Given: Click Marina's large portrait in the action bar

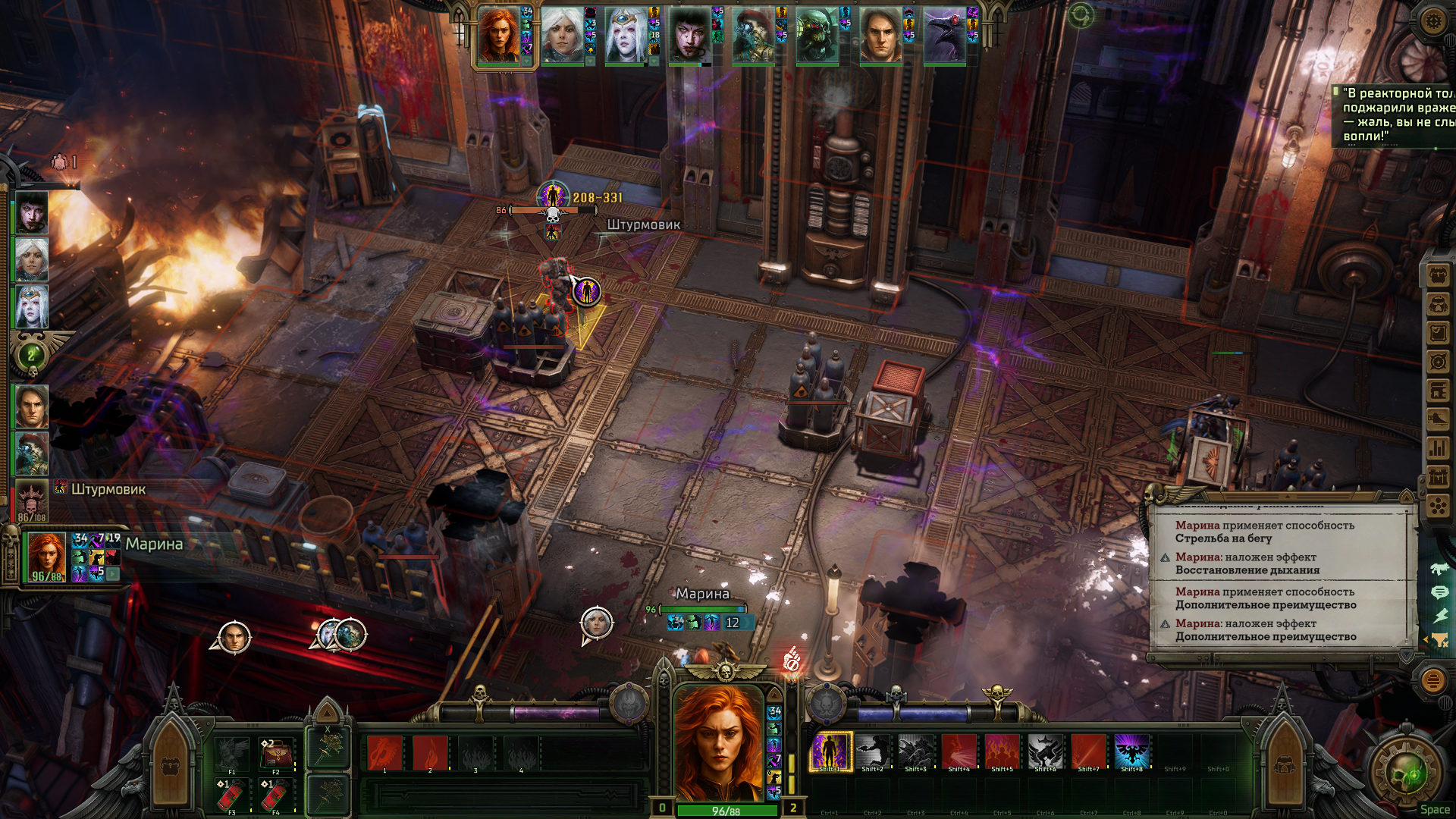Looking at the screenshot, I should tap(718, 743).
